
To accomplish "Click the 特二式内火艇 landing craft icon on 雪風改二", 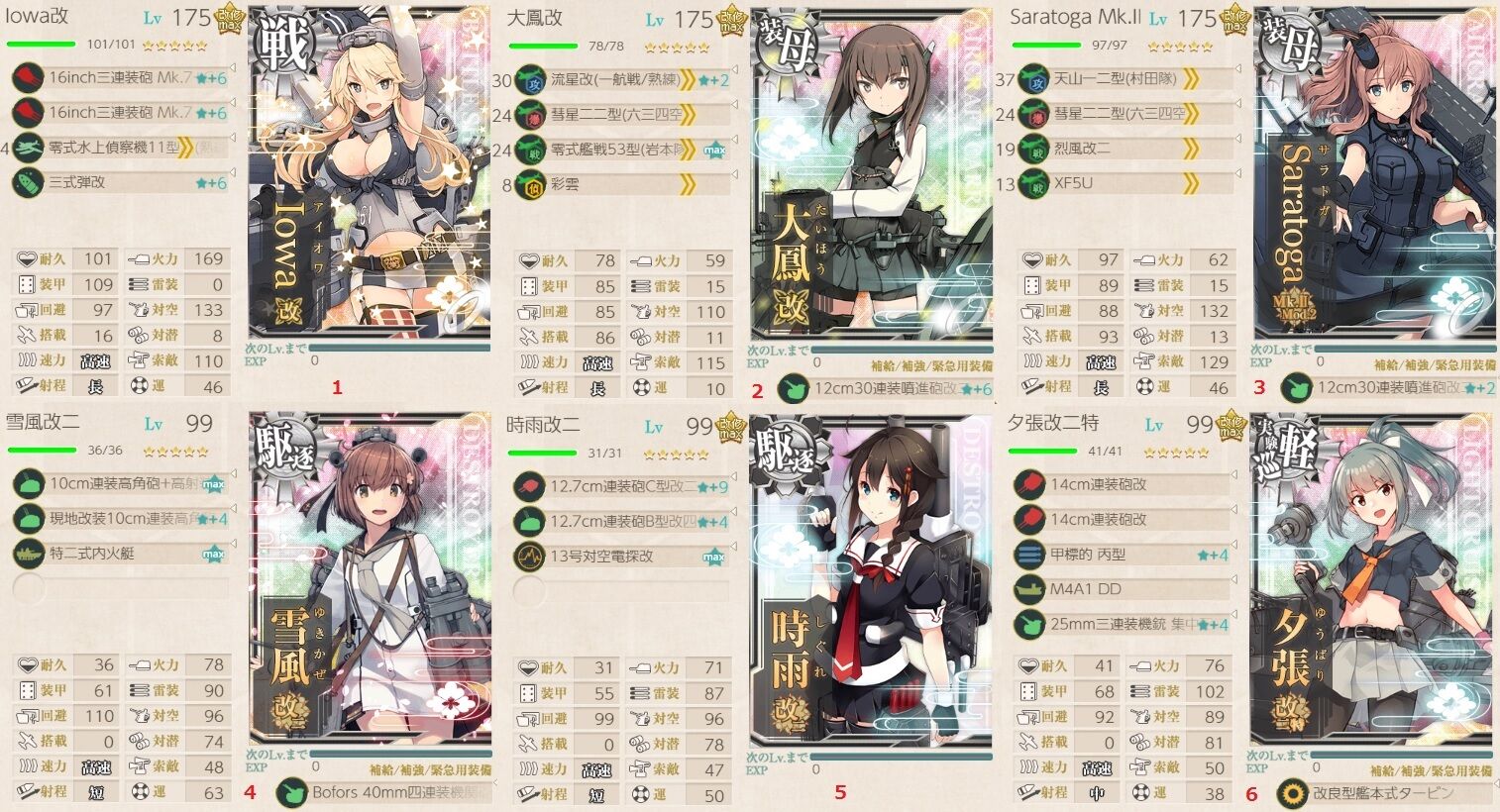I will [x=28, y=555].
